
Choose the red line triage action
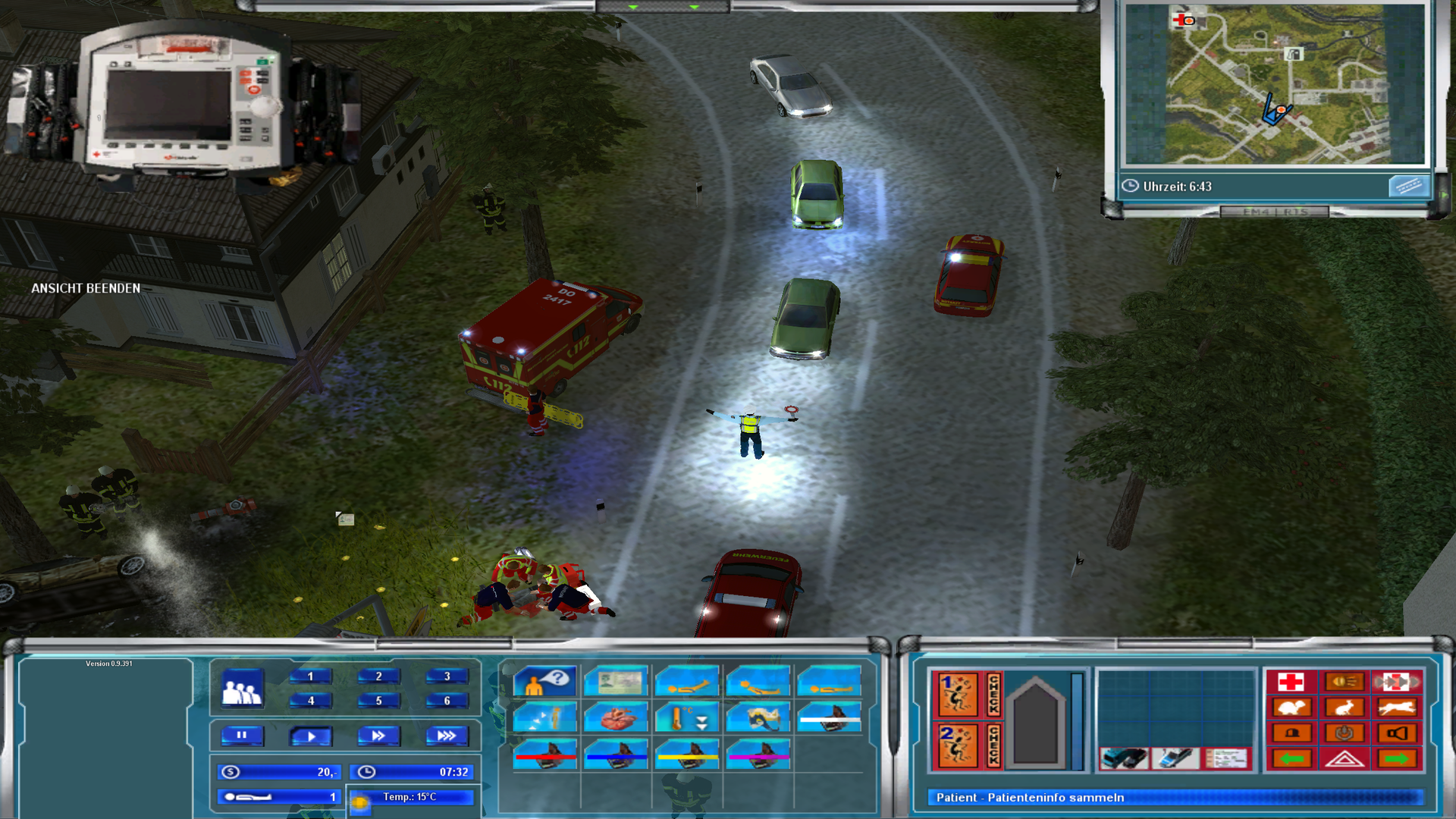(x=544, y=755)
